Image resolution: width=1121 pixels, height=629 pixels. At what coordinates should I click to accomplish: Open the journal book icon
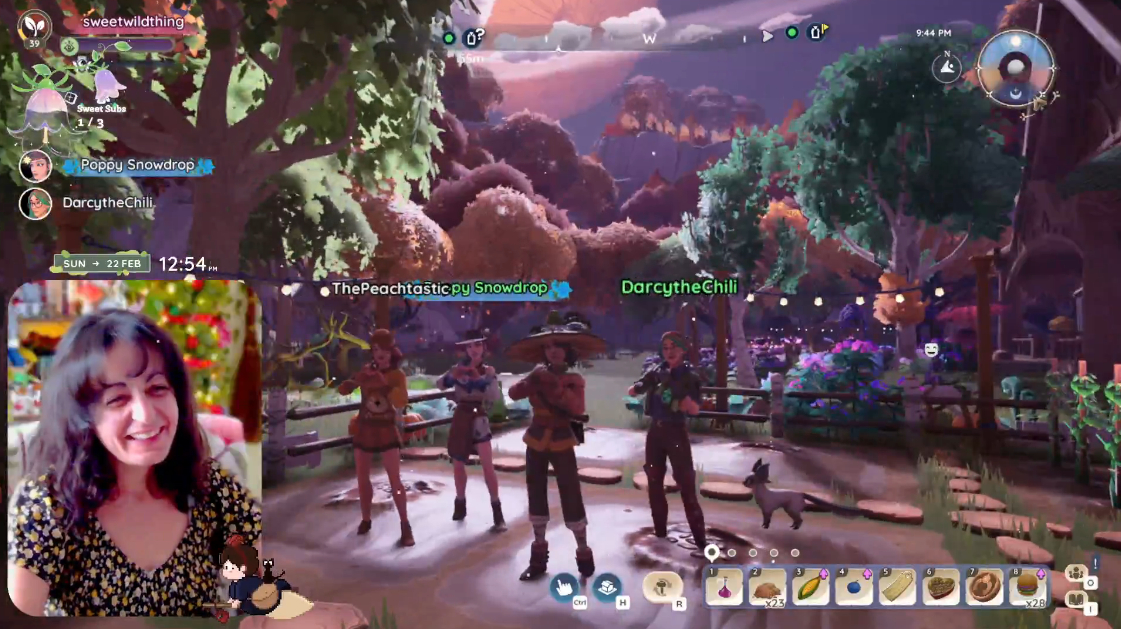point(1076,600)
